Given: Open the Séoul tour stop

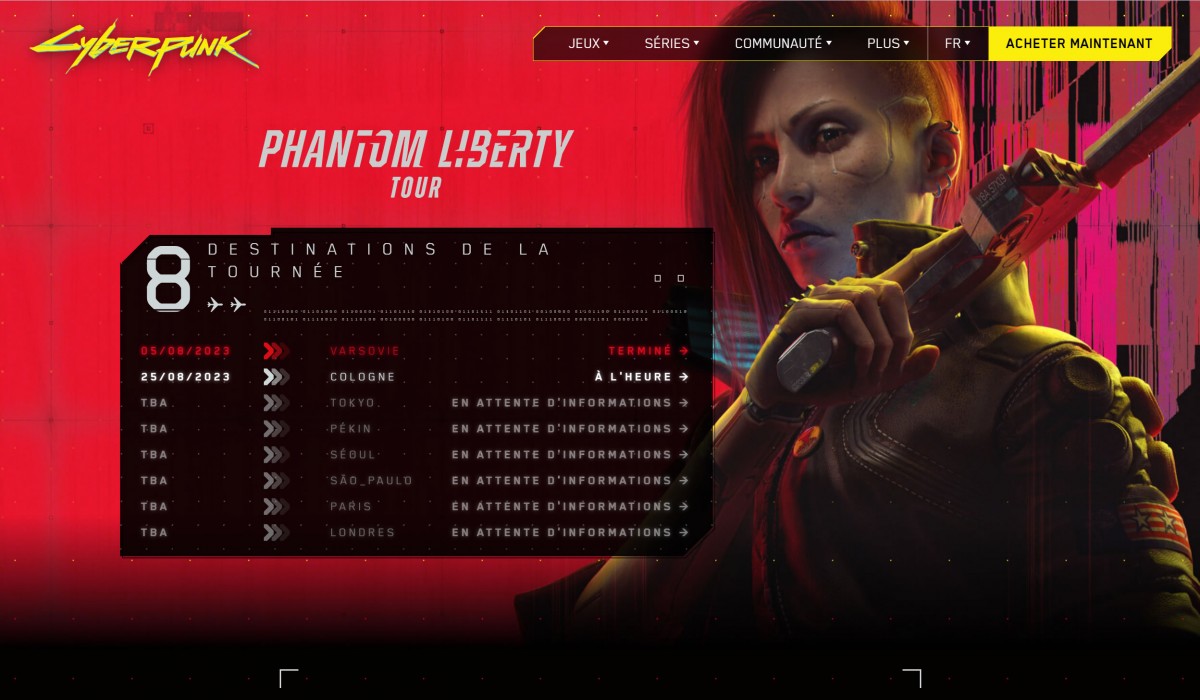Looking at the screenshot, I should pyautogui.click(x=352, y=455).
